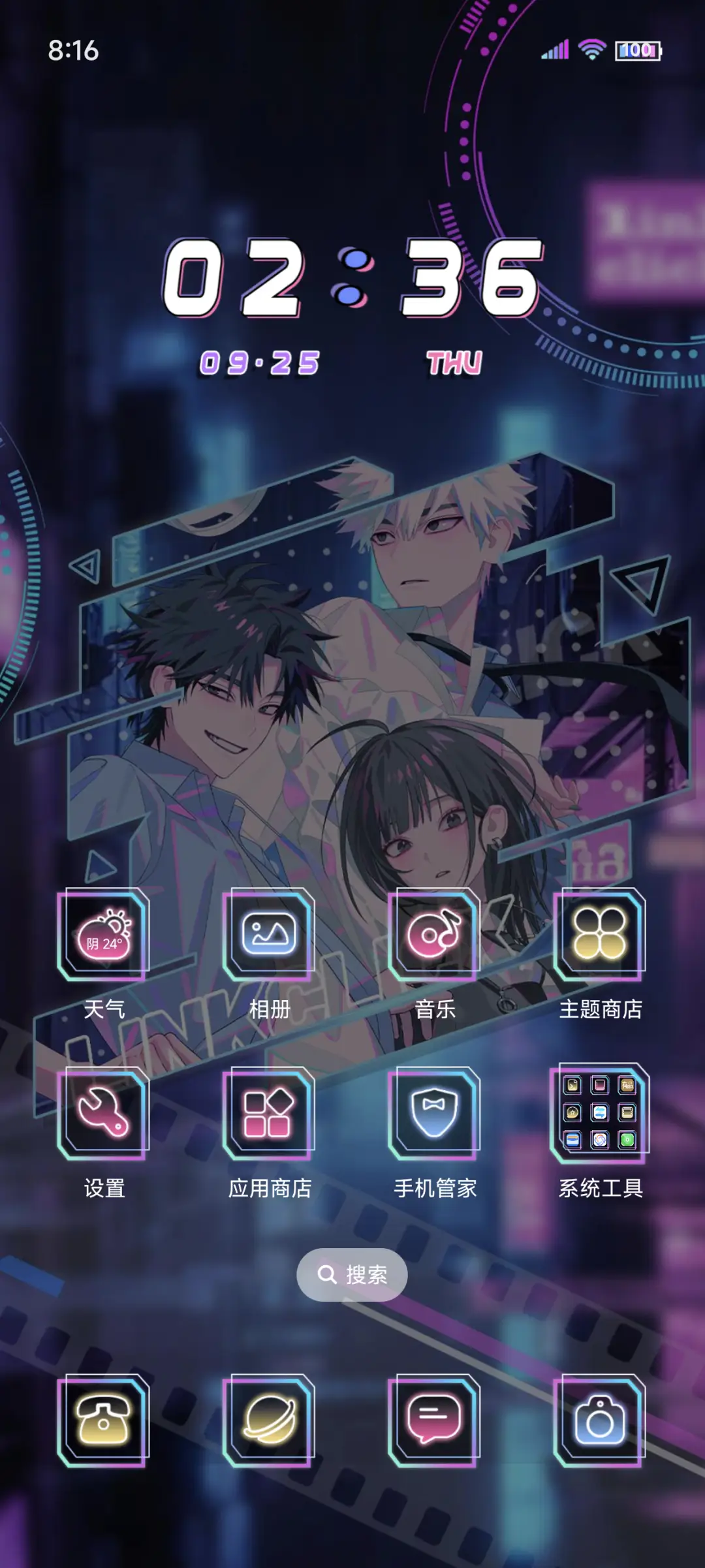Open the Gallery app (相册)
This screenshot has width=705, height=1568.
tap(269, 935)
